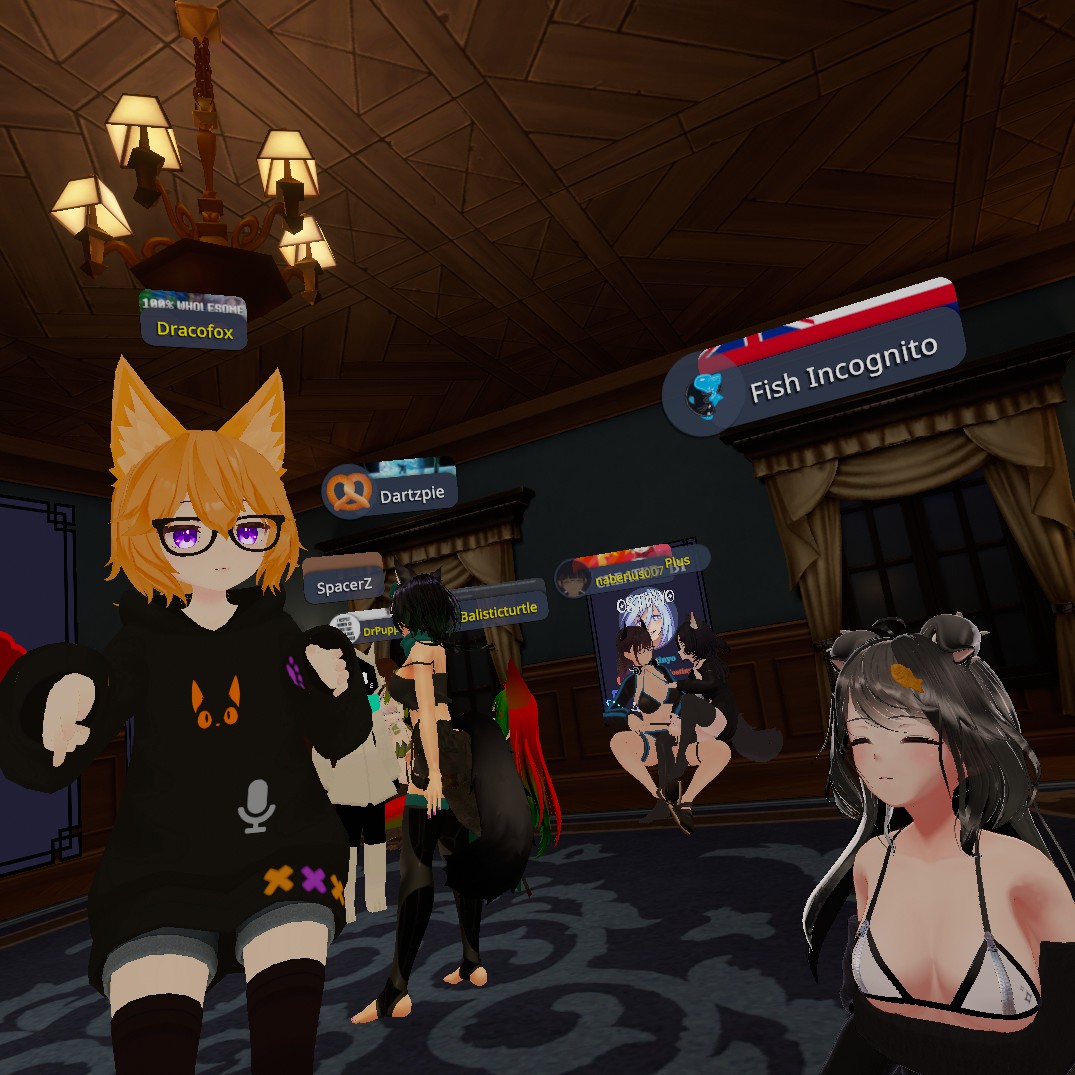
Task: Select the Balisticturtle nameplate
Action: 499,609
